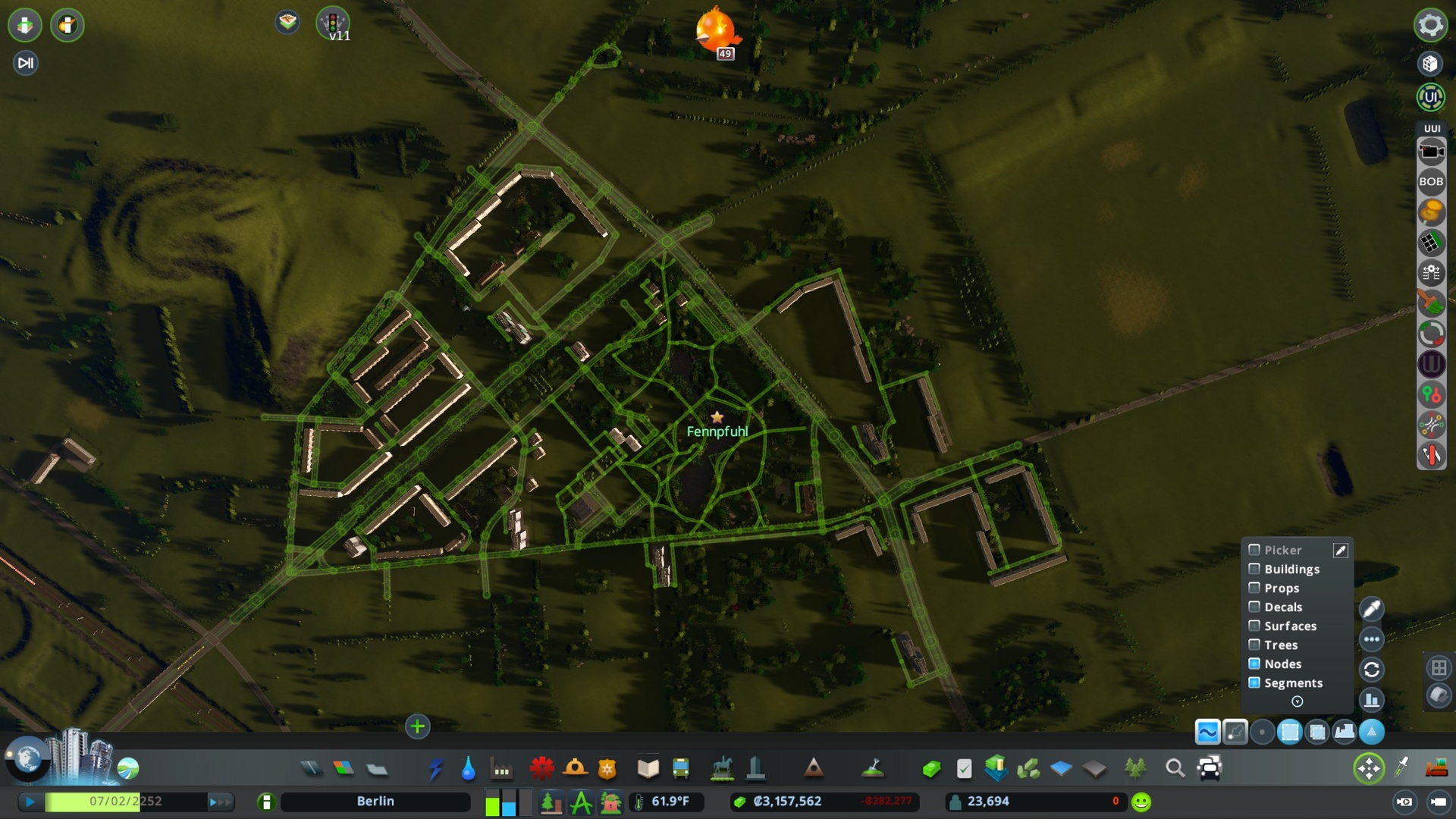1456x819 pixels.
Task: Enable the Buildings checkbox in the Picker panel
Action: tap(1254, 569)
